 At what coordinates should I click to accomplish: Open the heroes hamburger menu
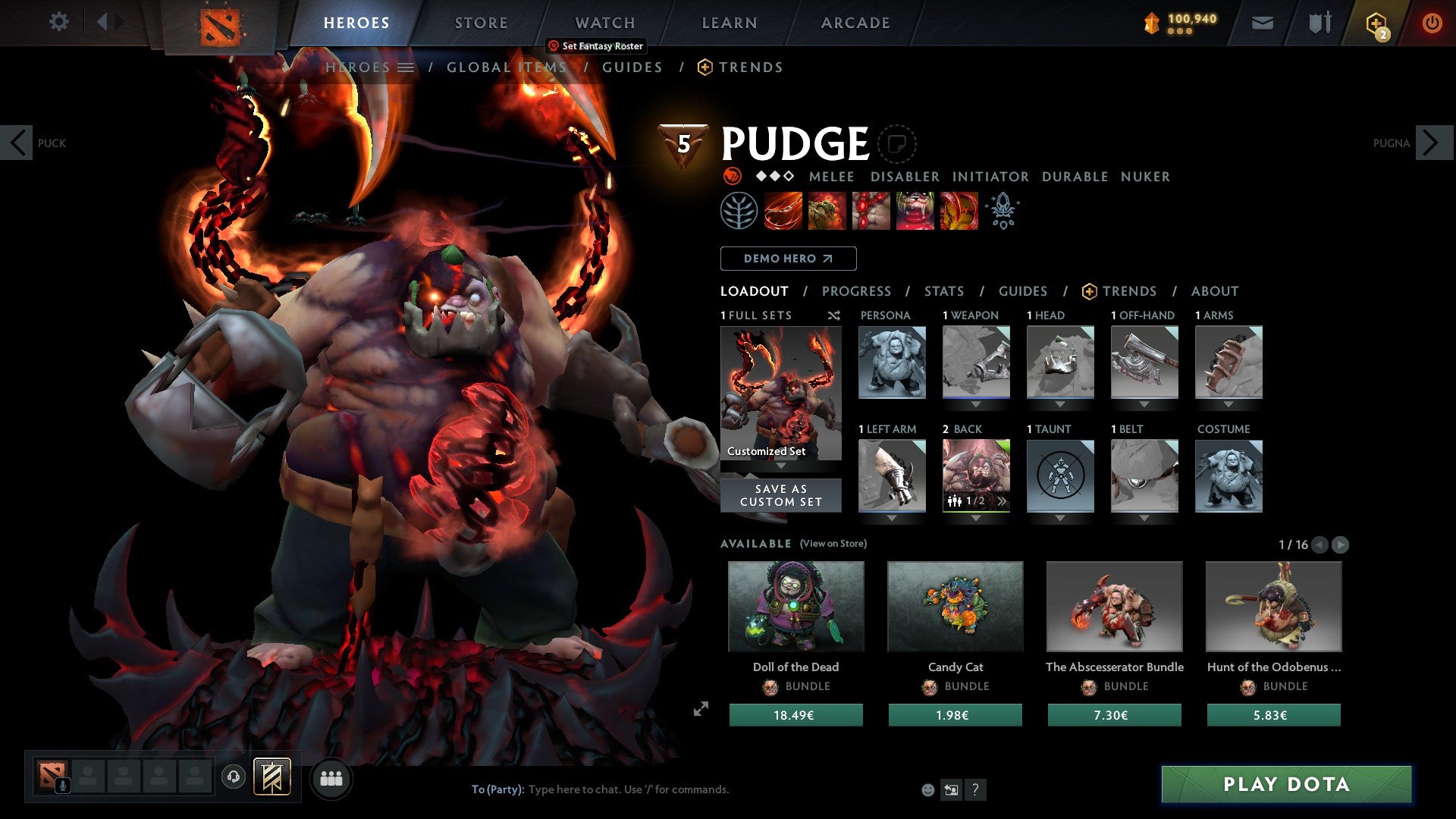tap(406, 67)
